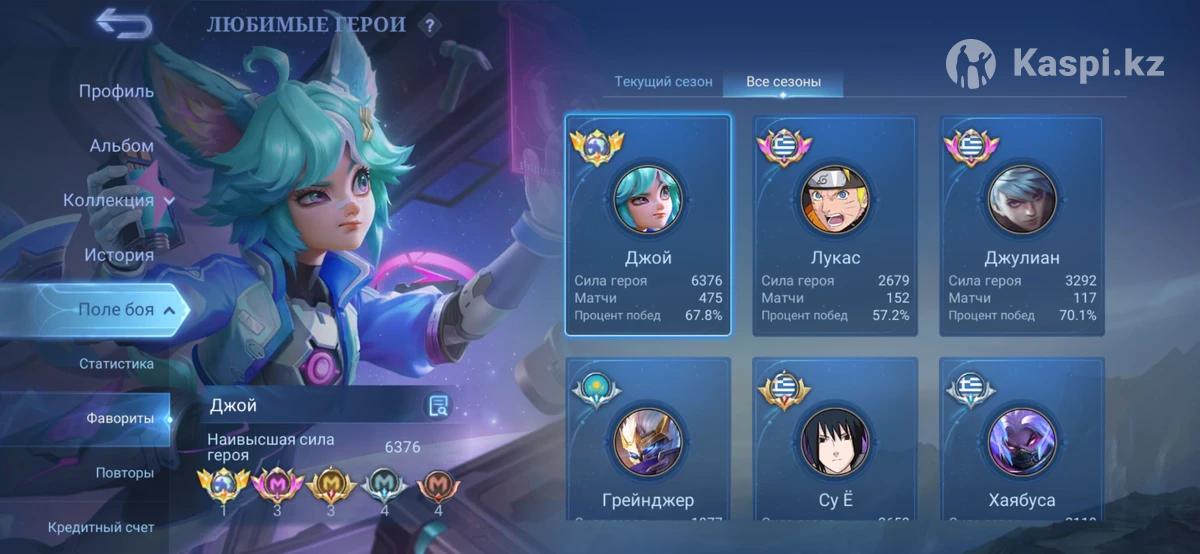Open Джой's hero details icon
1200x554 pixels.
(438, 405)
